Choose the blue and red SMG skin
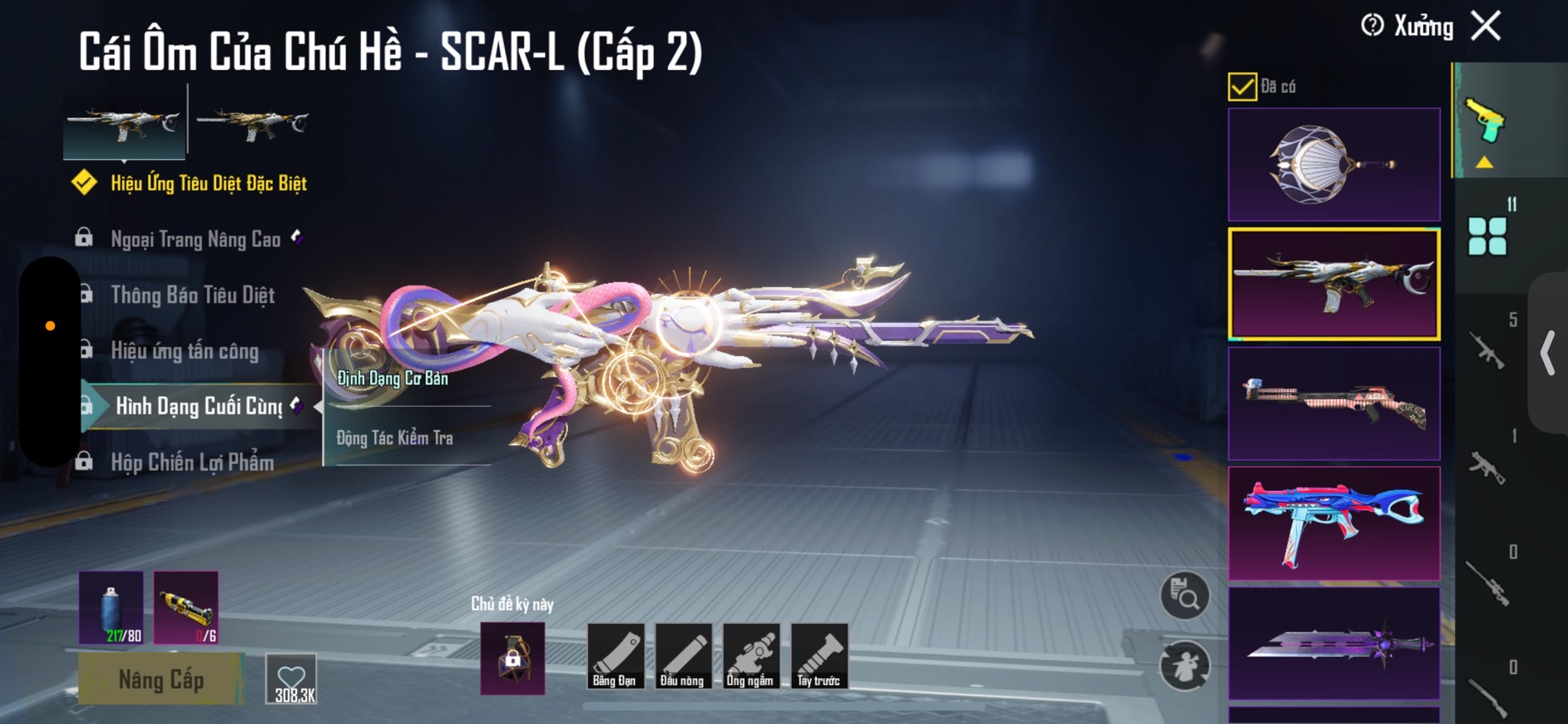The image size is (1568, 724). click(x=1333, y=523)
